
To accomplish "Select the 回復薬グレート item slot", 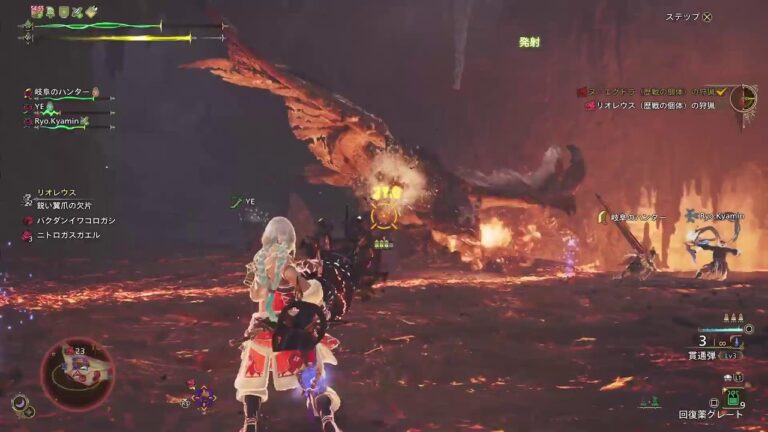I will coord(711,414).
